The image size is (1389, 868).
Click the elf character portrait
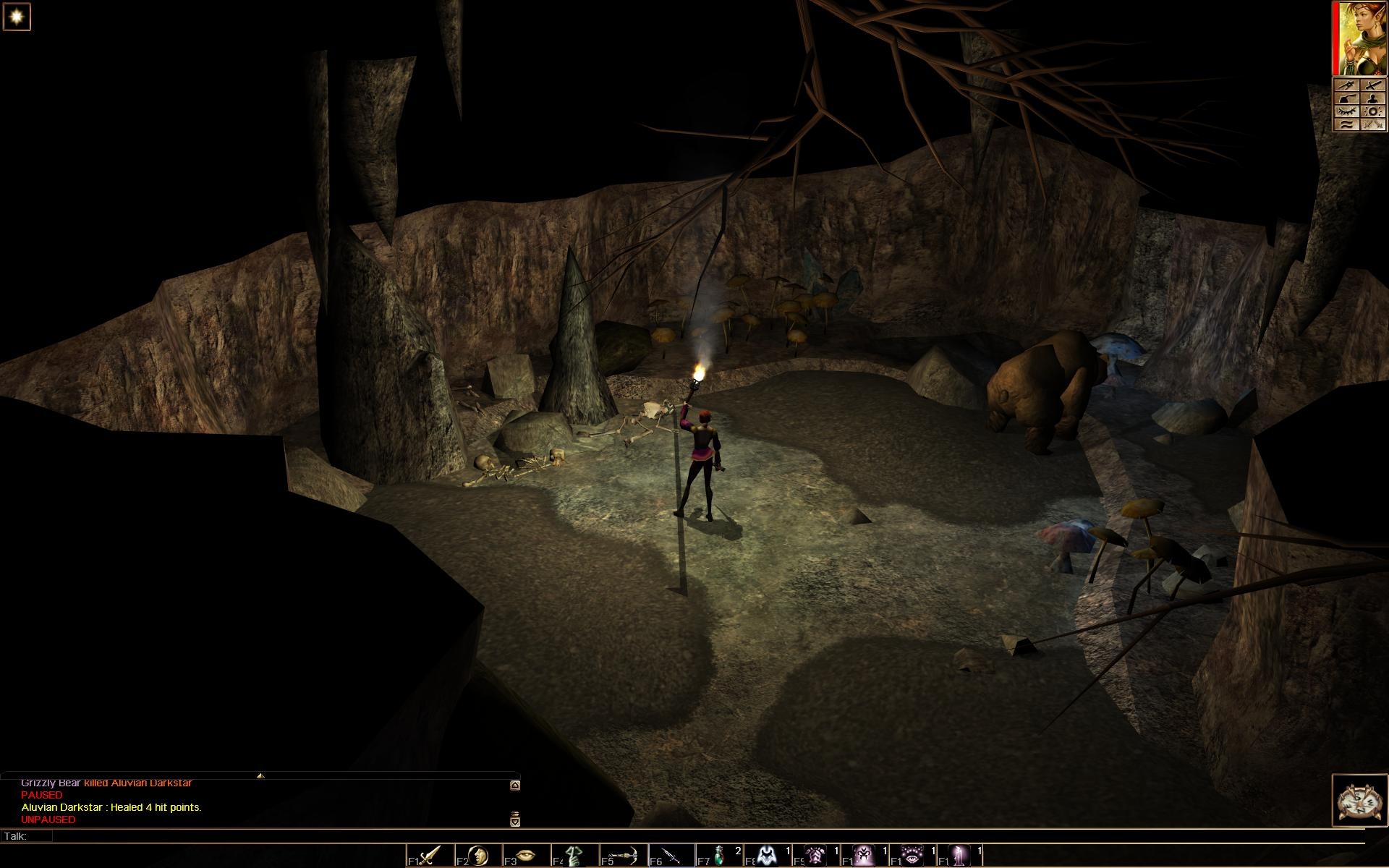[x=1360, y=38]
